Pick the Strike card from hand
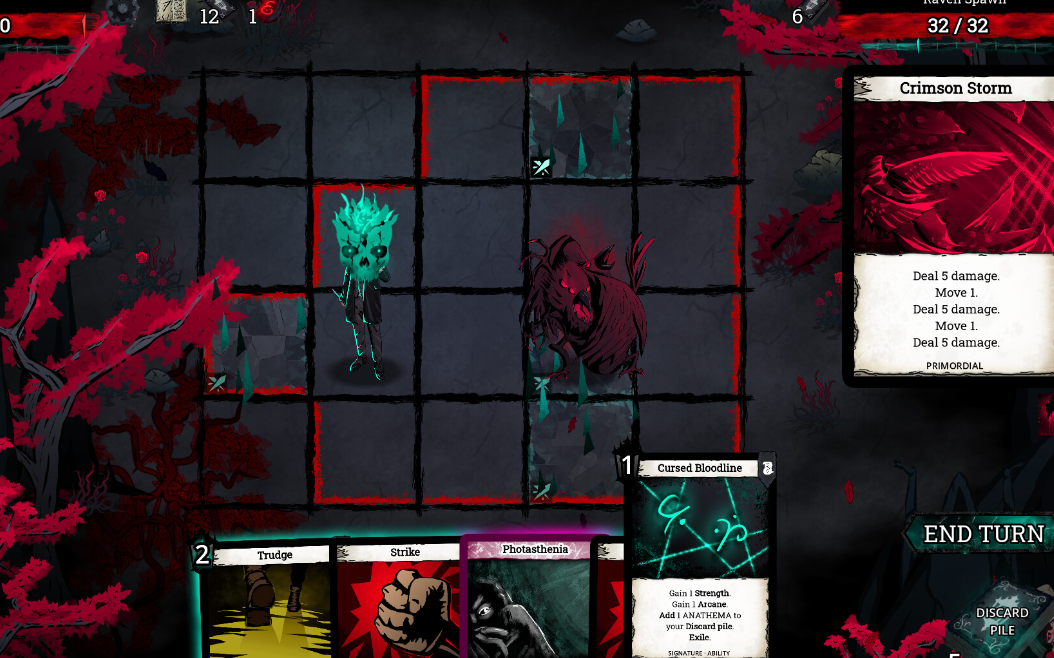This screenshot has height=658, width=1054. click(400, 600)
